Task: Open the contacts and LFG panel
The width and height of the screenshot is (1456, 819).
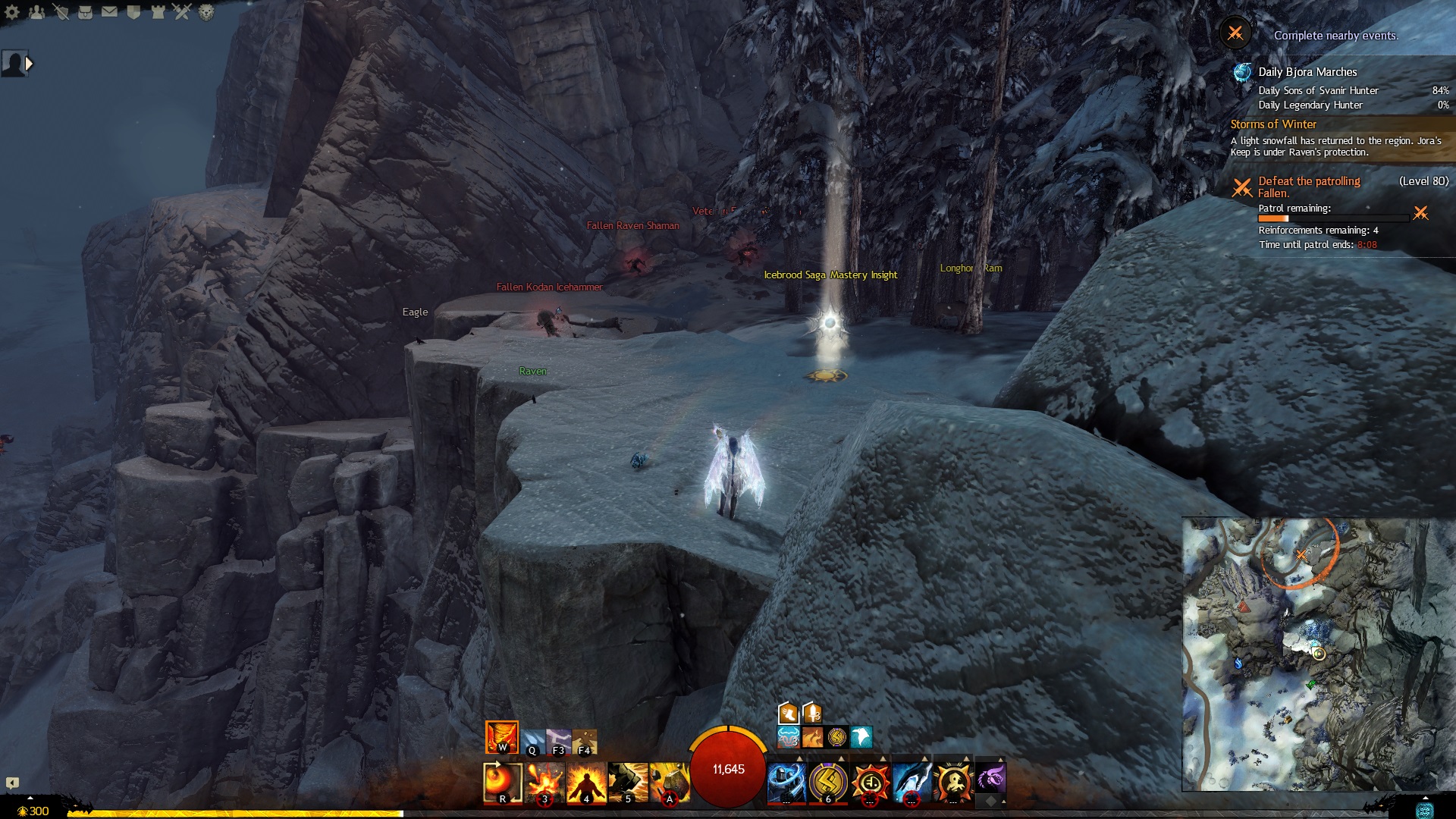Action: point(36,12)
